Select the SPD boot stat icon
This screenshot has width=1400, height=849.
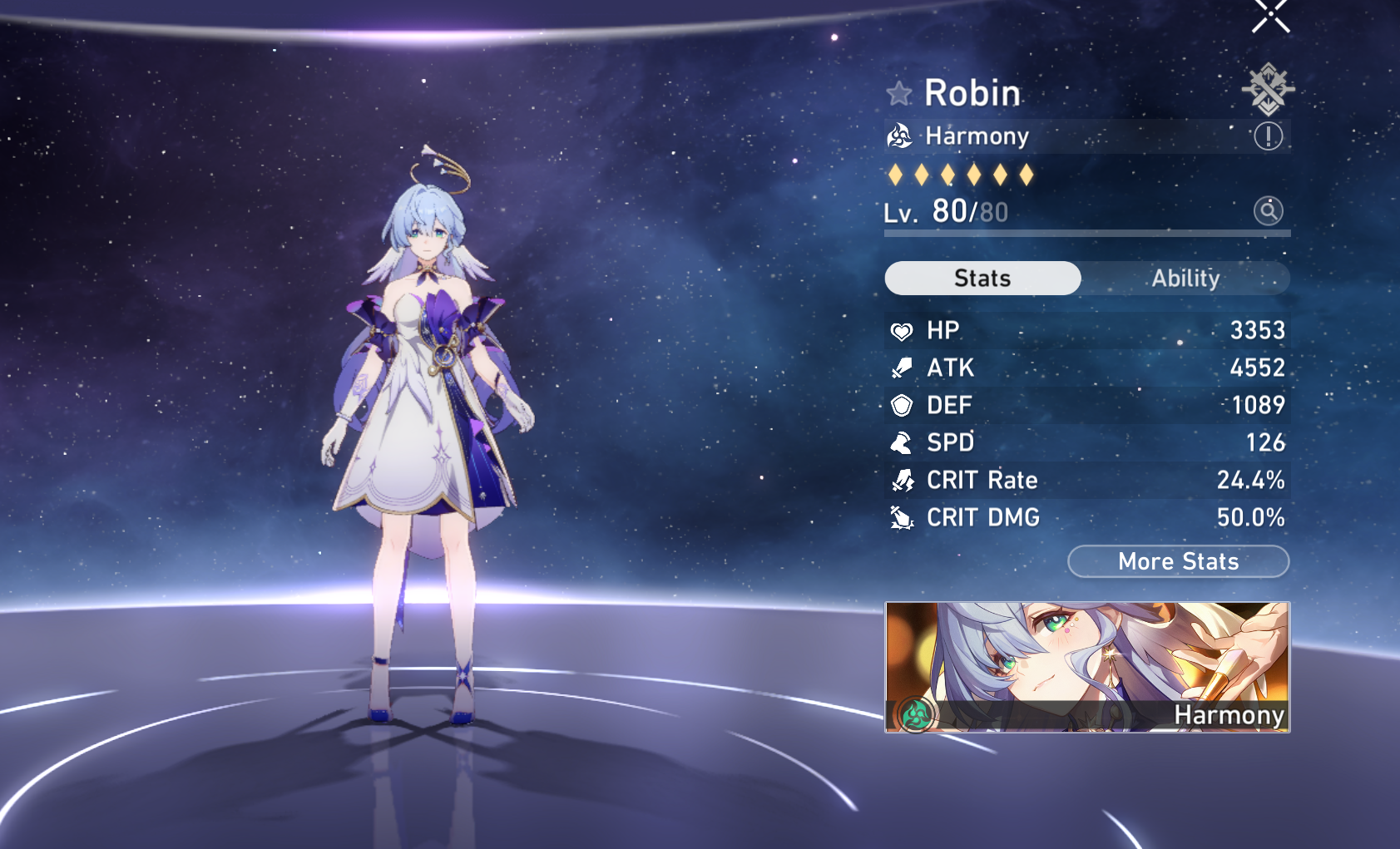pyautogui.click(x=902, y=442)
